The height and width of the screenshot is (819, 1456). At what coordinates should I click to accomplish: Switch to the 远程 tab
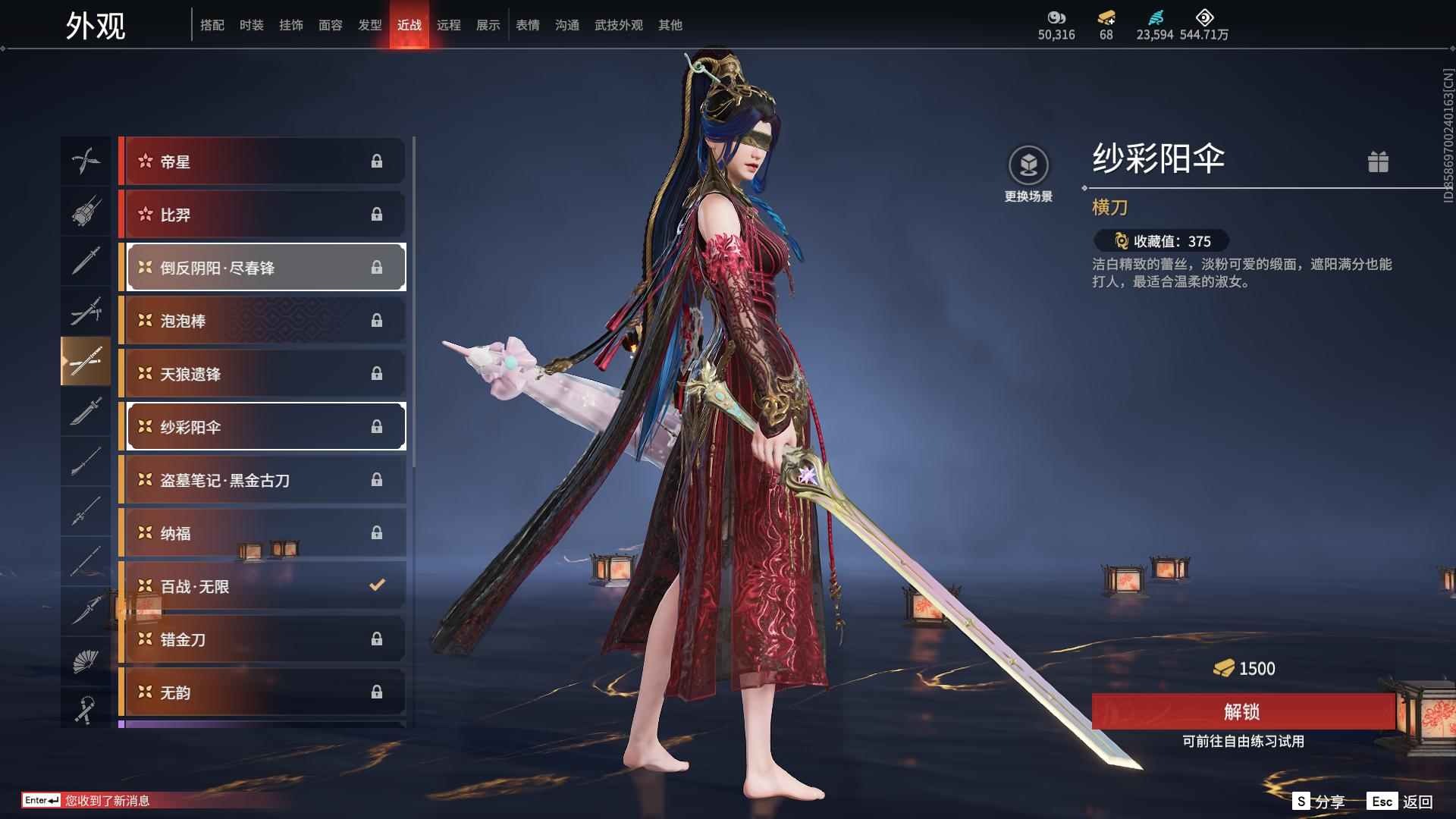(449, 24)
